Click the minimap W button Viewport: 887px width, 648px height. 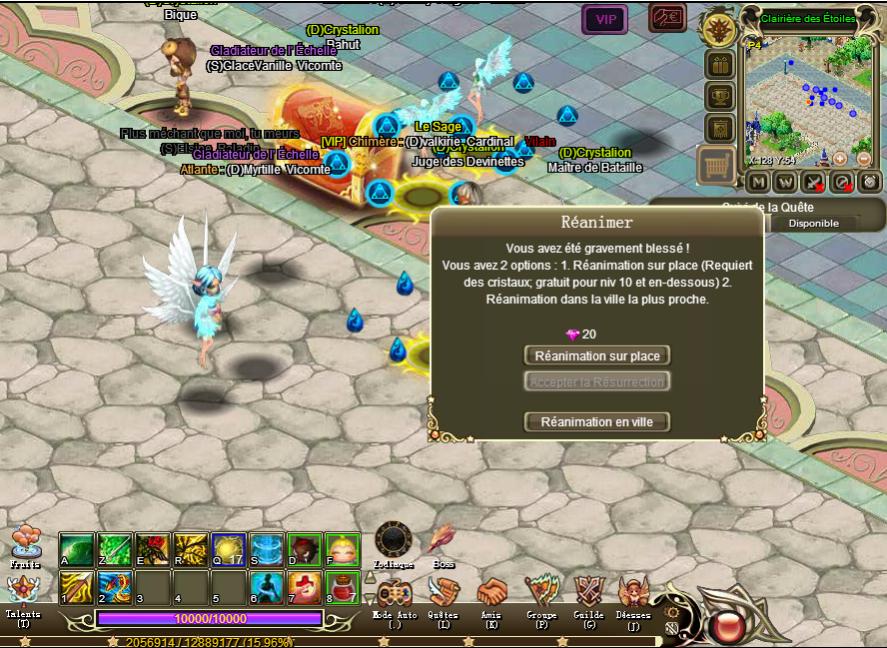click(785, 181)
